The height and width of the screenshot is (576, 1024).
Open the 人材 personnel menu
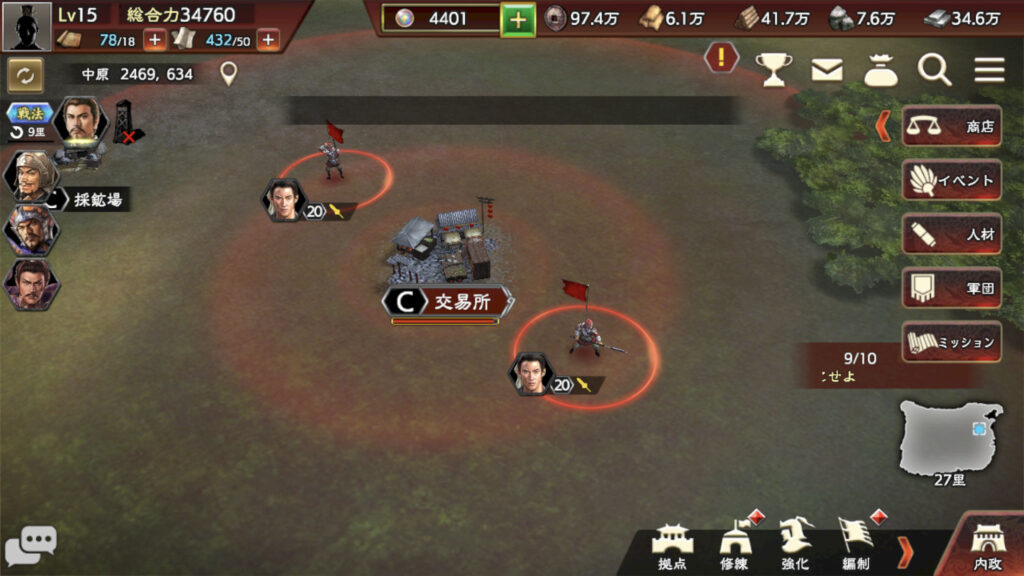point(951,234)
